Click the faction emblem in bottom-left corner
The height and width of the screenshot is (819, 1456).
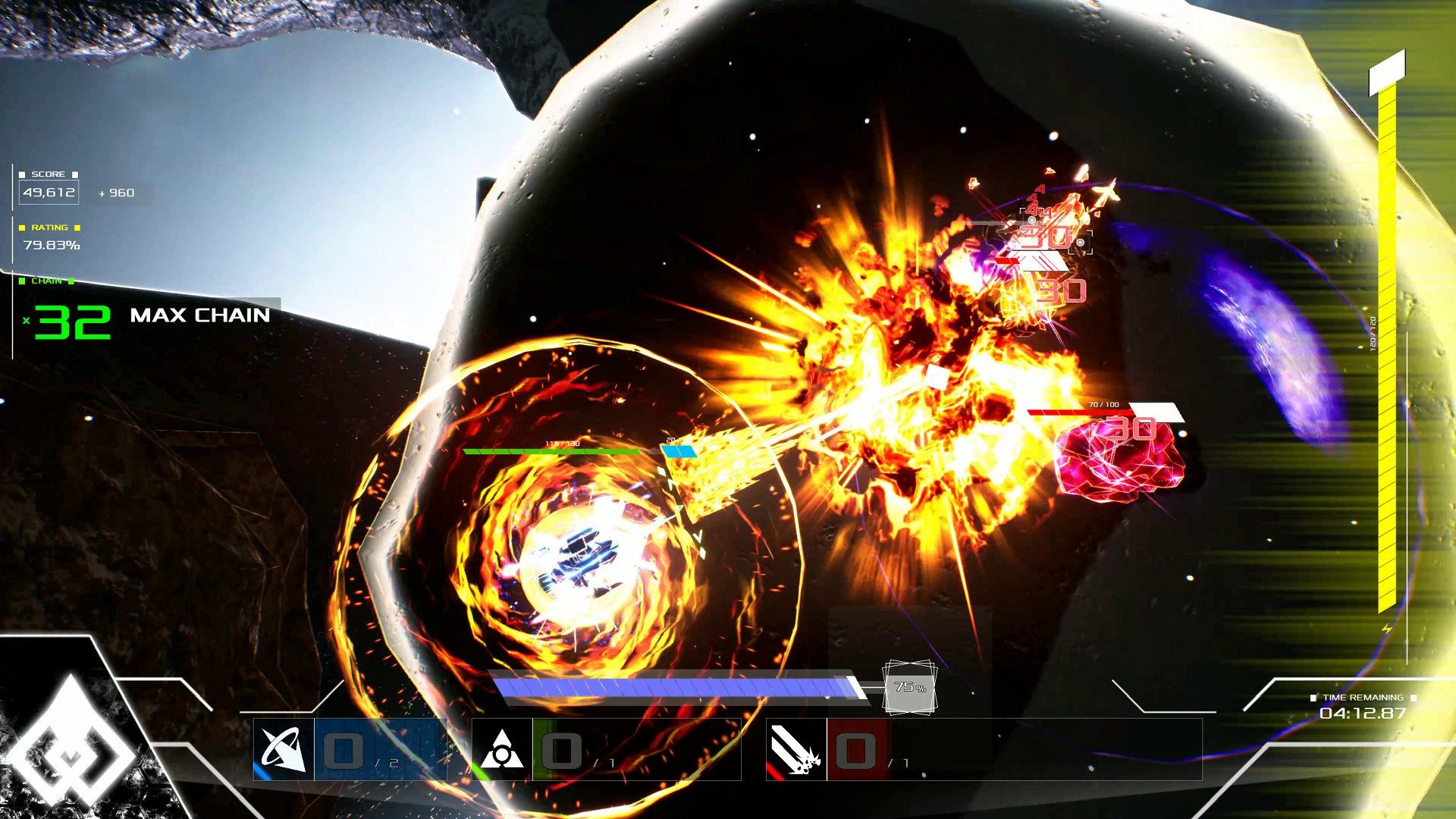[x=72, y=751]
